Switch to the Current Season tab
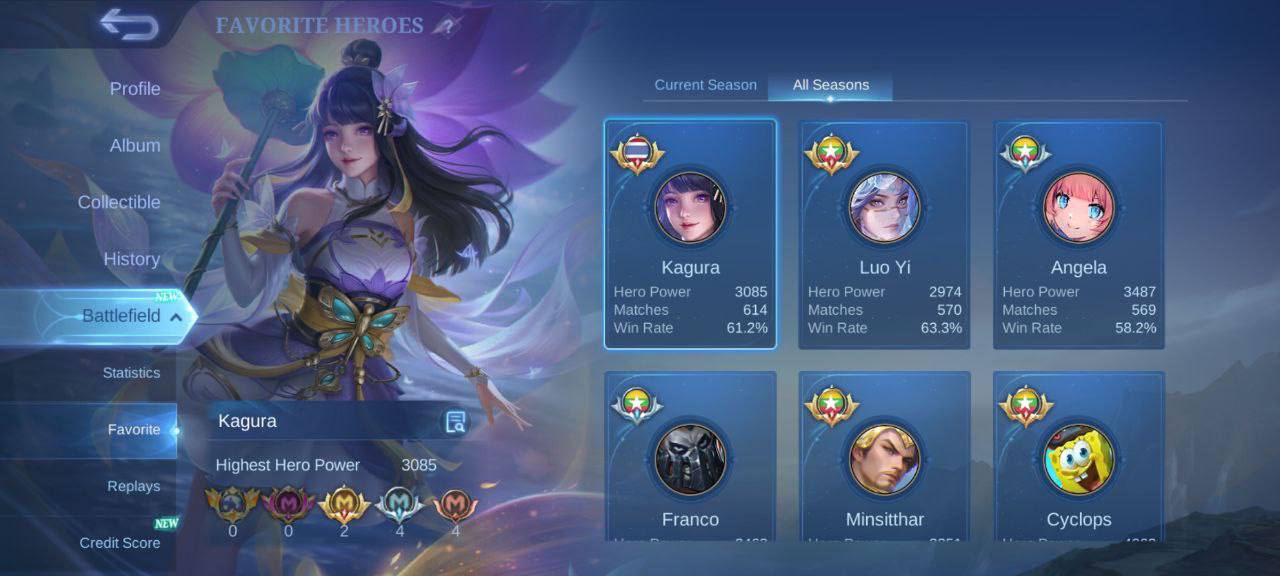The height and width of the screenshot is (576, 1280). tap(705, 85)
